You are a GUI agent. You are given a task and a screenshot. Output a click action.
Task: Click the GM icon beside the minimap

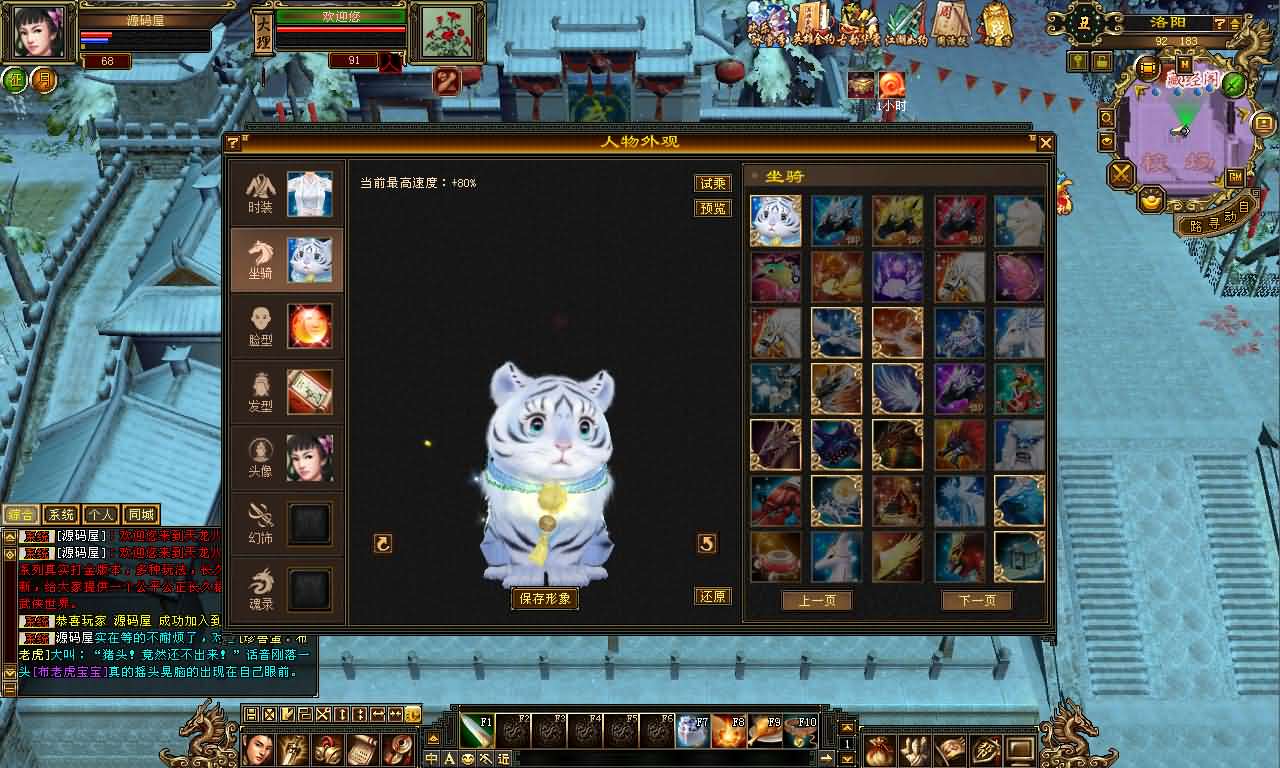coord(1235,177)
